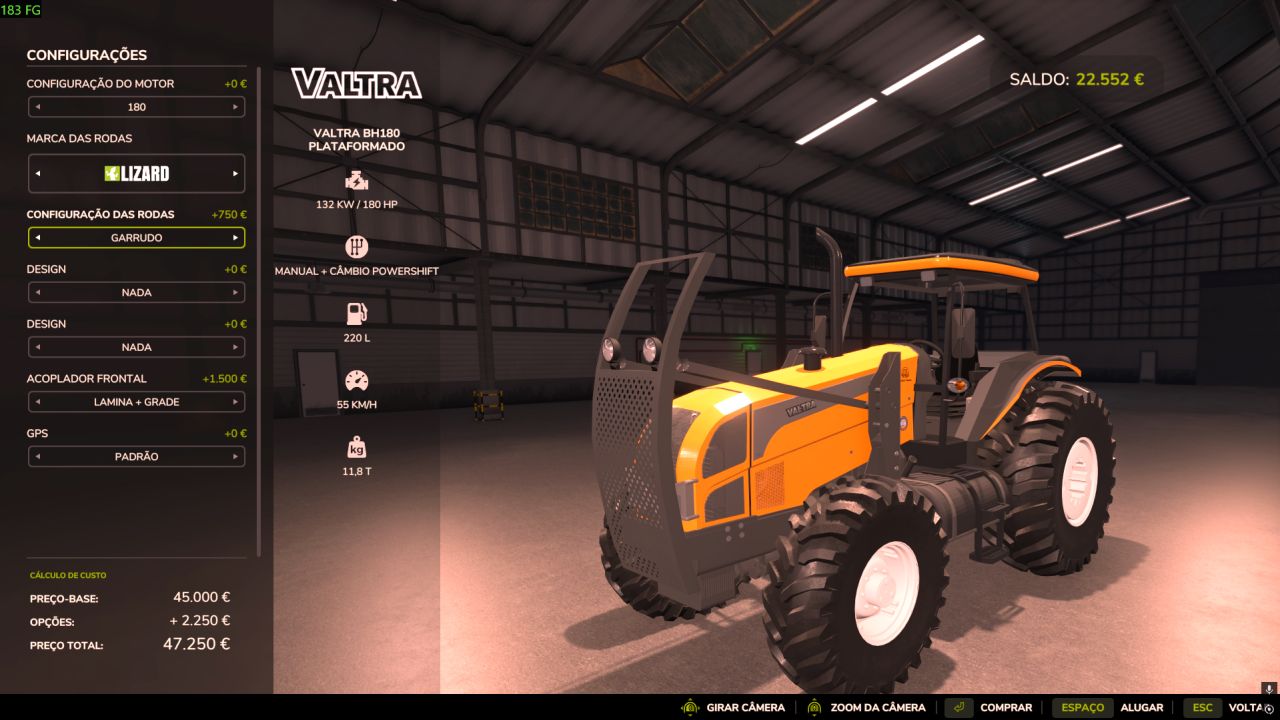Click the engine power icon above 132 KW
This screenshot has width=1280, height=720.
pyautogui.click(x=358, y=182)
